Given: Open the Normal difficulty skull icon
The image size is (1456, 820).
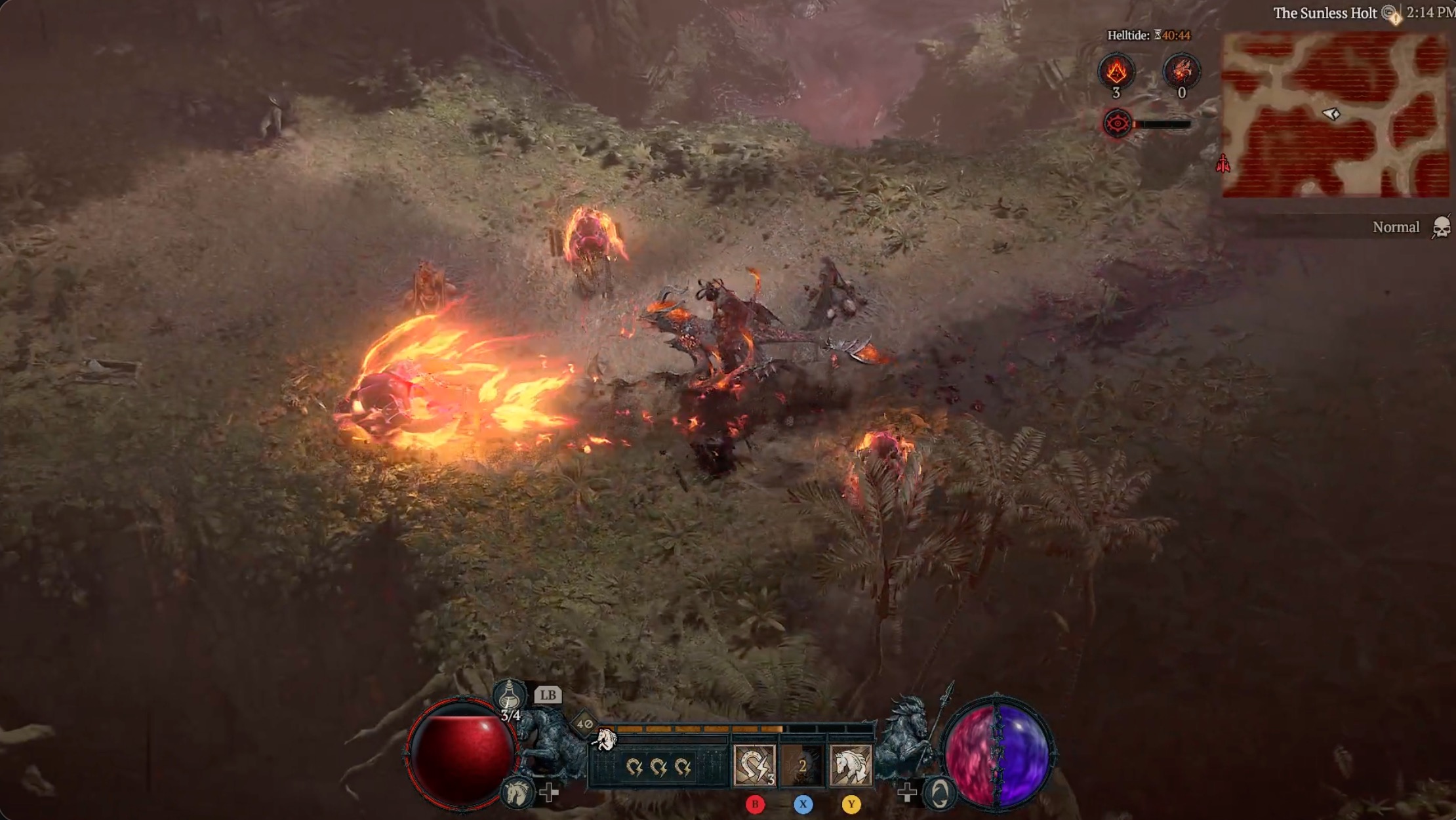Looking at the screenshot, I should click(1441, 228).
